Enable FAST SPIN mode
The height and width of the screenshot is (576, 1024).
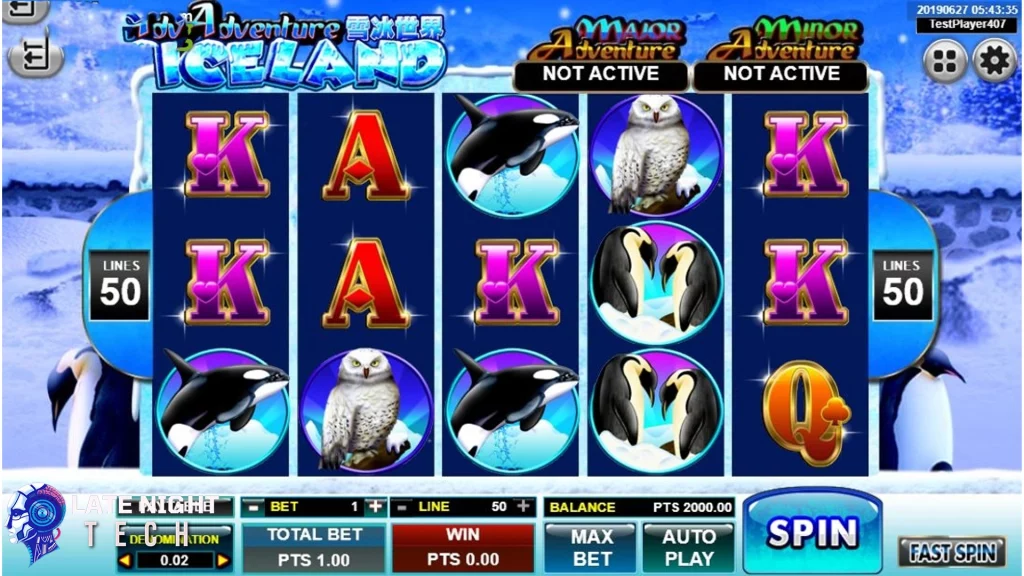950,551
